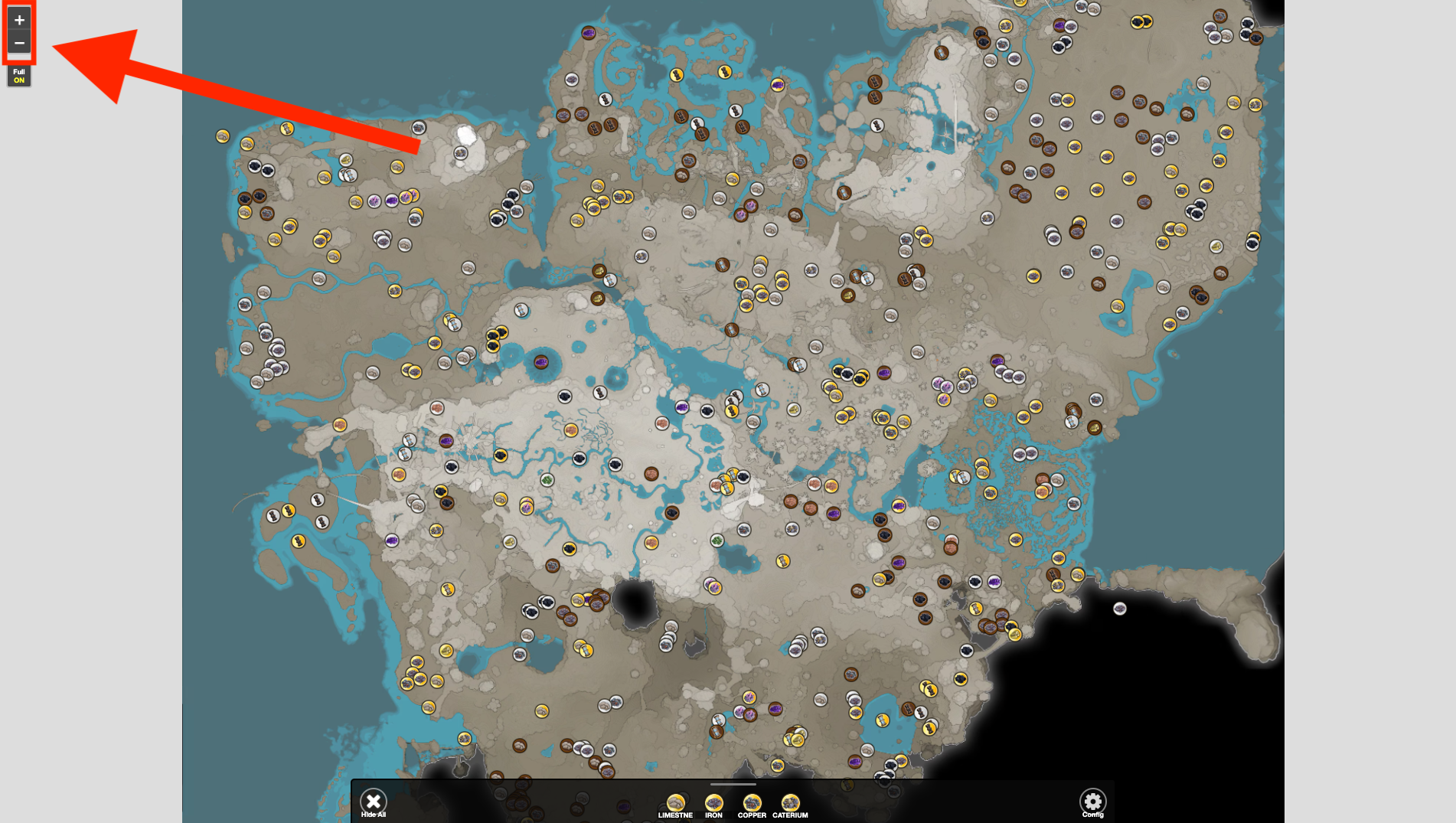Select the Limestone resource filter icon
1456x823 pixels.
677,802
